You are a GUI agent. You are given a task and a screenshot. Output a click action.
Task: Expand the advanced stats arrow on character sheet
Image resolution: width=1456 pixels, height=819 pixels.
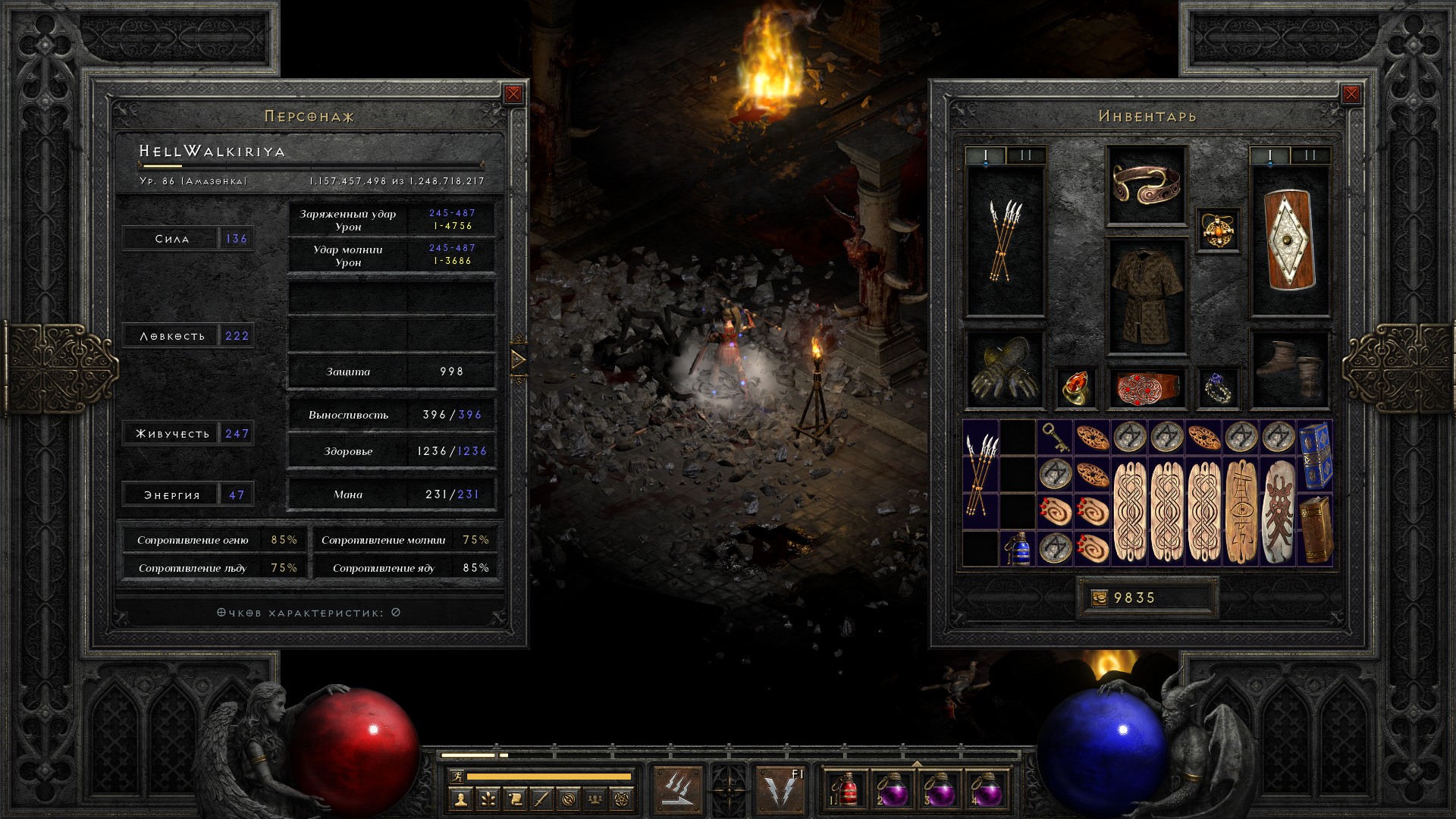click(x=519, y=359)
